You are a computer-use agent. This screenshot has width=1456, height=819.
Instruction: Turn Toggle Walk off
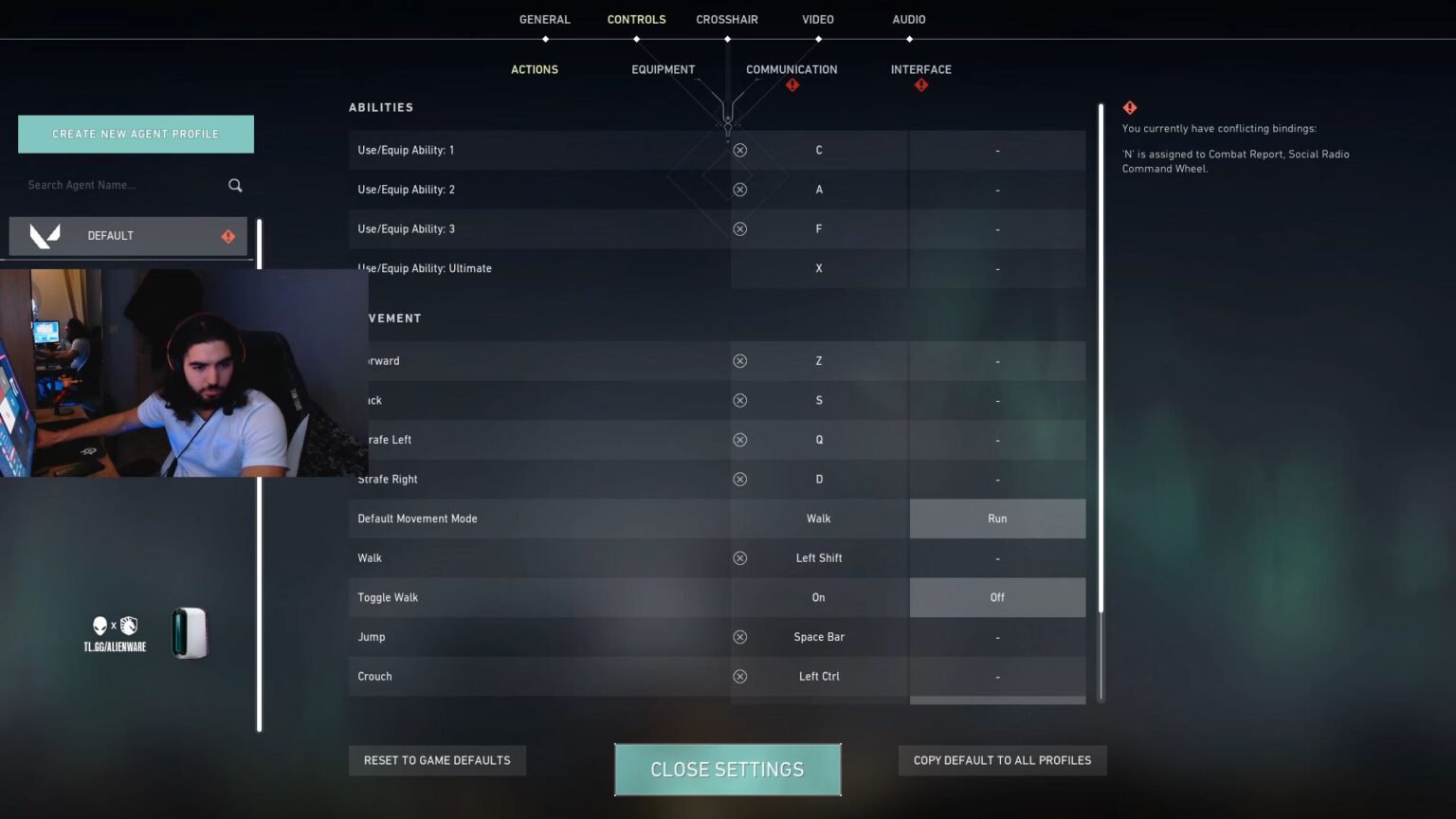point(996,597)
